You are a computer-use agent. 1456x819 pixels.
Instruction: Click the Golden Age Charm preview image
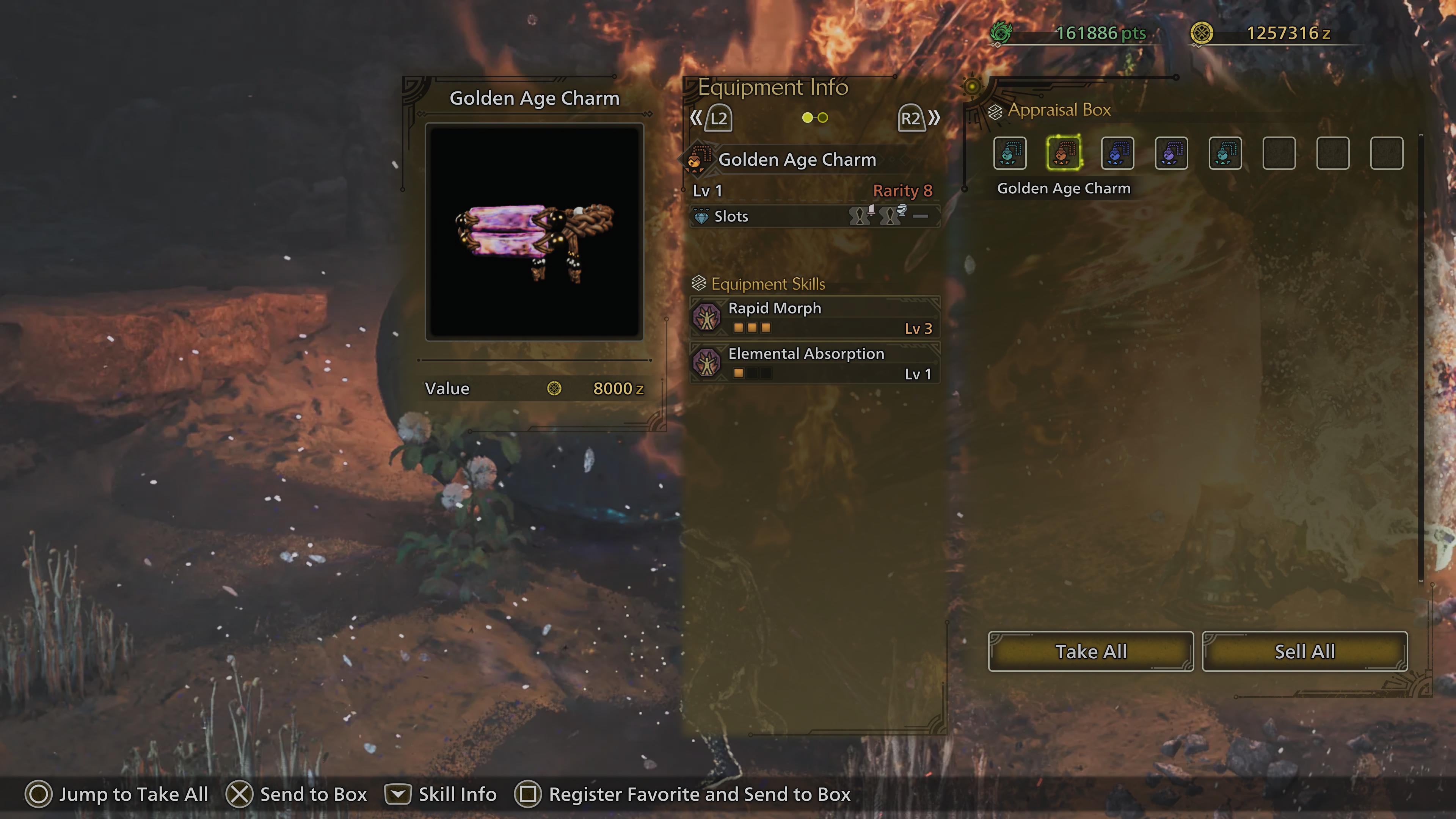tap(534, 232)
